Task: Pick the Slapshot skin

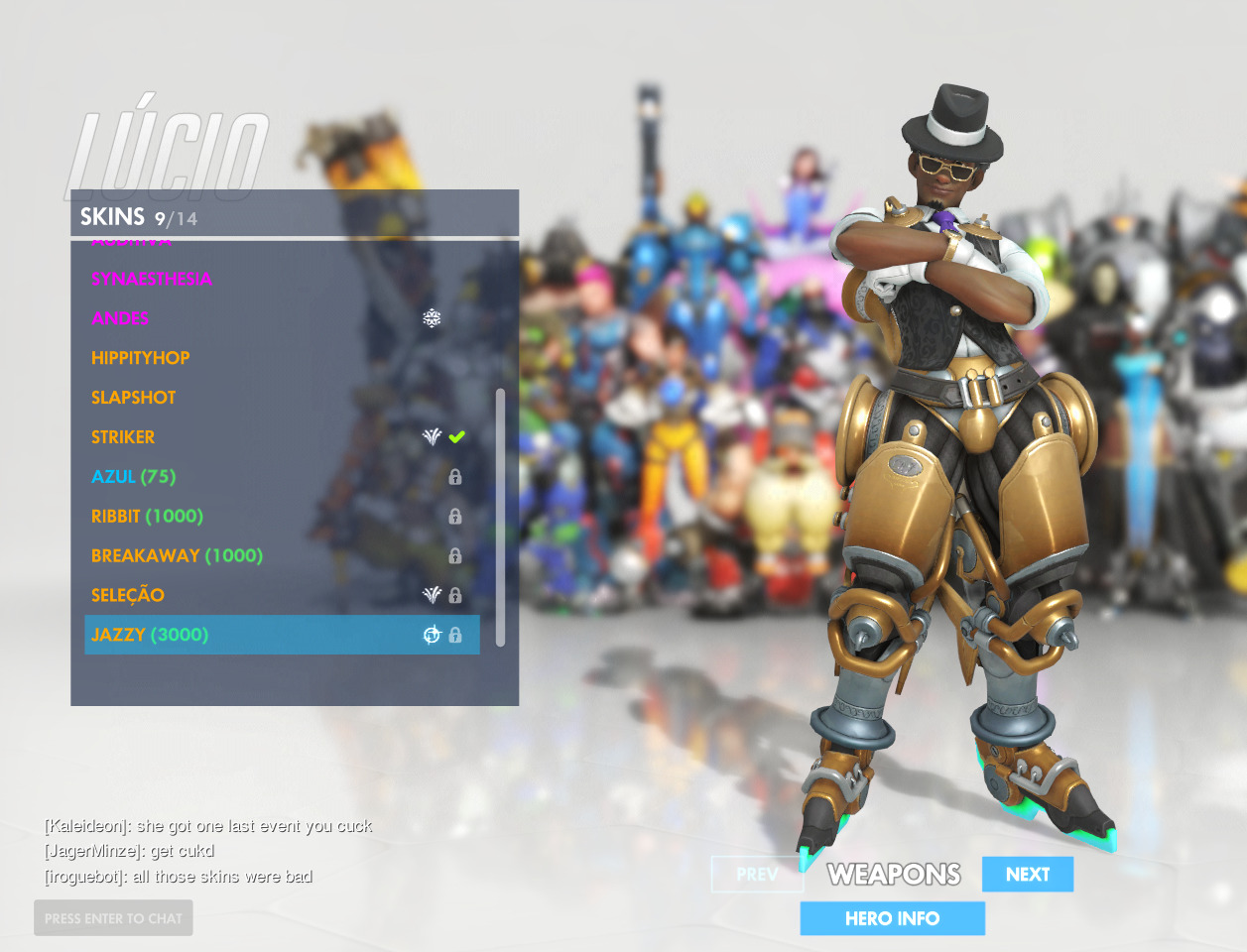Action: (133, 398)
